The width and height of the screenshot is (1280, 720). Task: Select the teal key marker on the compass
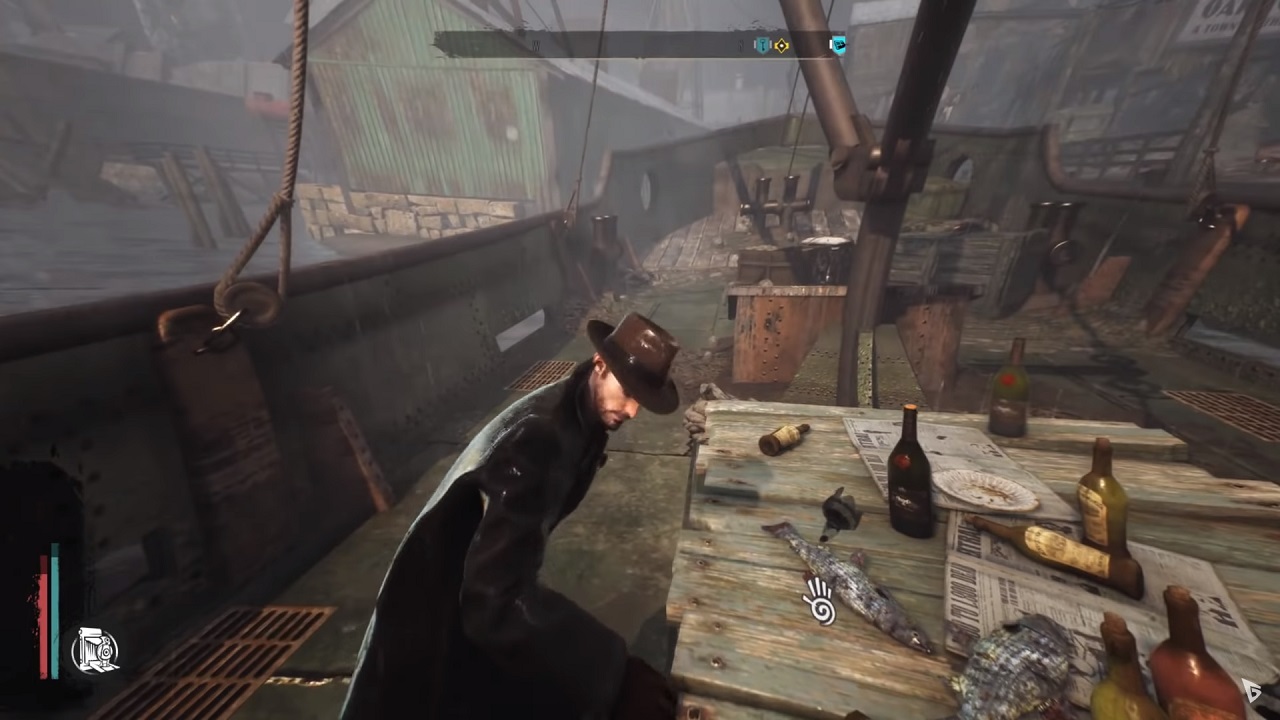coord(762,45)
